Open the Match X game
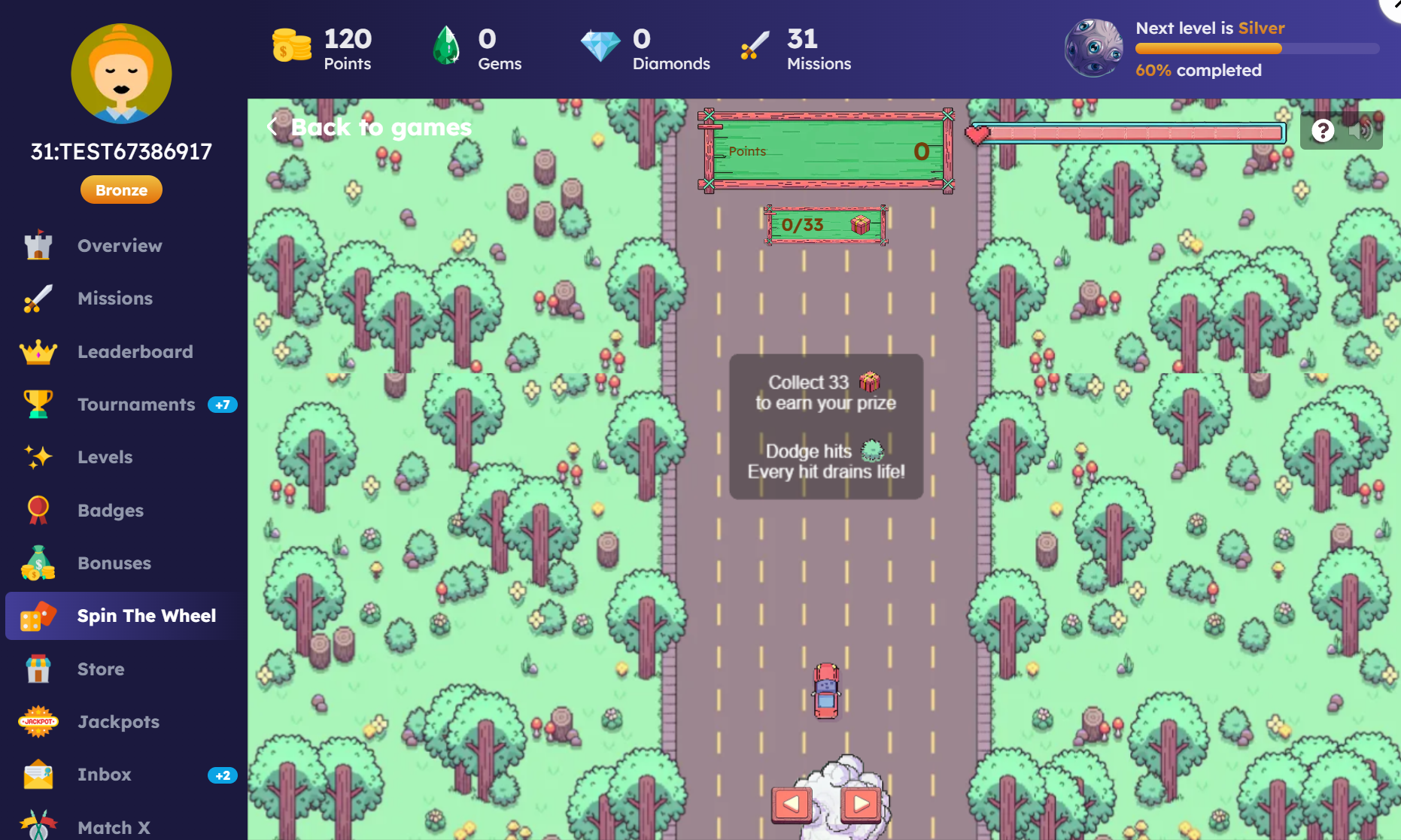 pyautogui.click(x=114, y=827)
